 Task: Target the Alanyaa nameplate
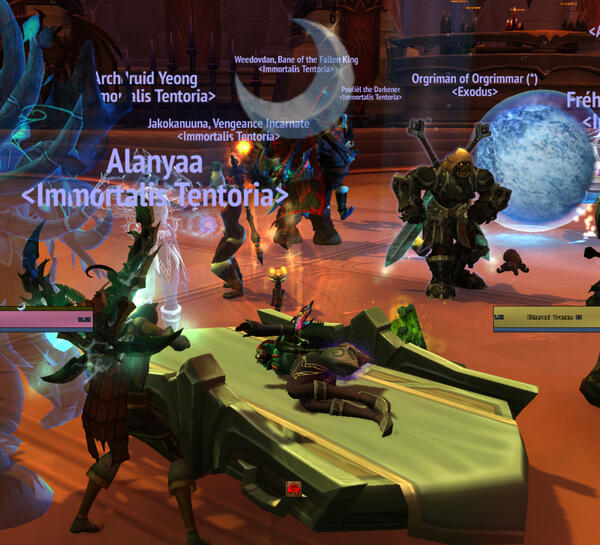coord(154,163)
